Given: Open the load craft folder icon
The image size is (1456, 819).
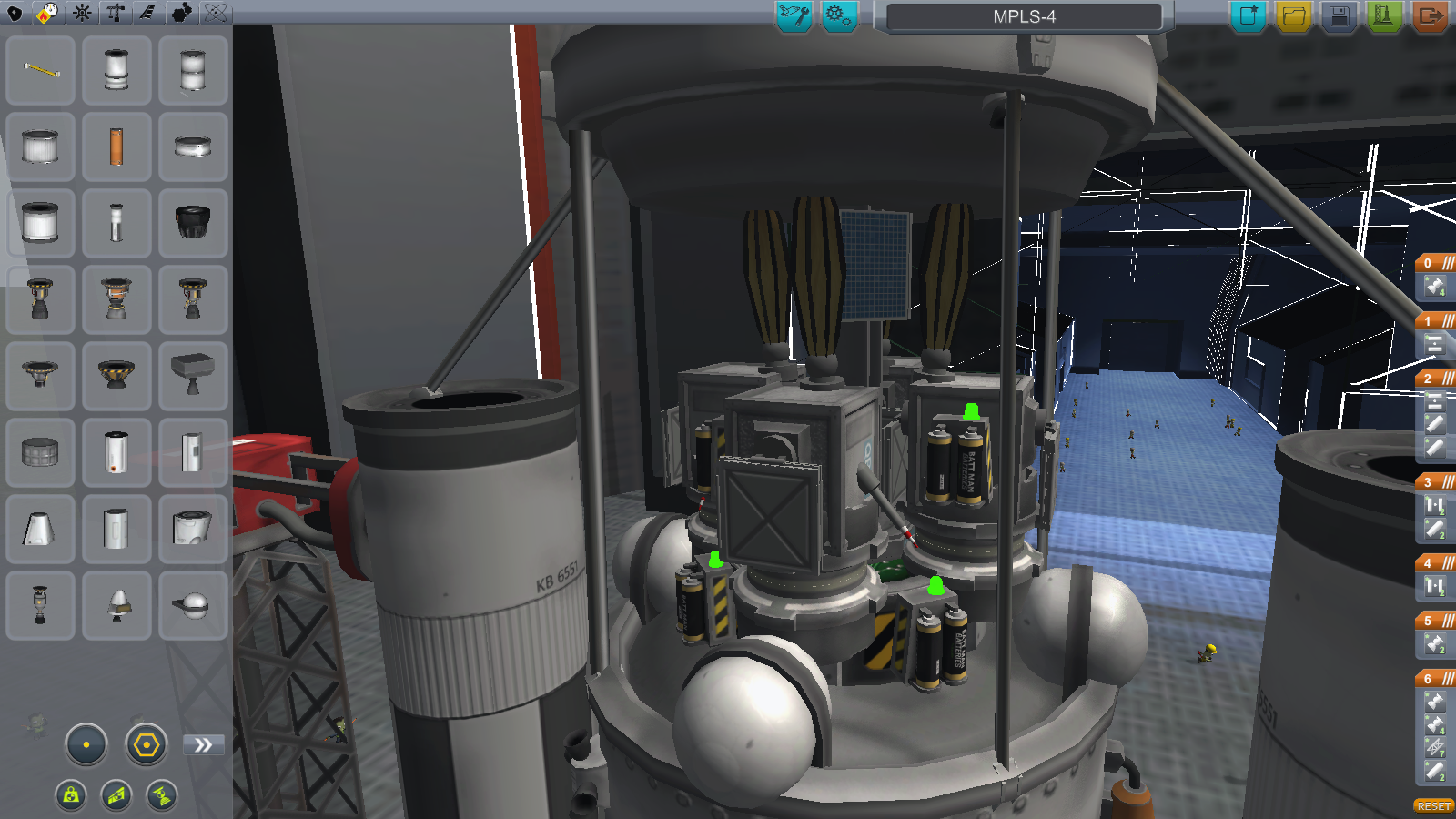Looking at the screenshot, I should click(1292, 14).
